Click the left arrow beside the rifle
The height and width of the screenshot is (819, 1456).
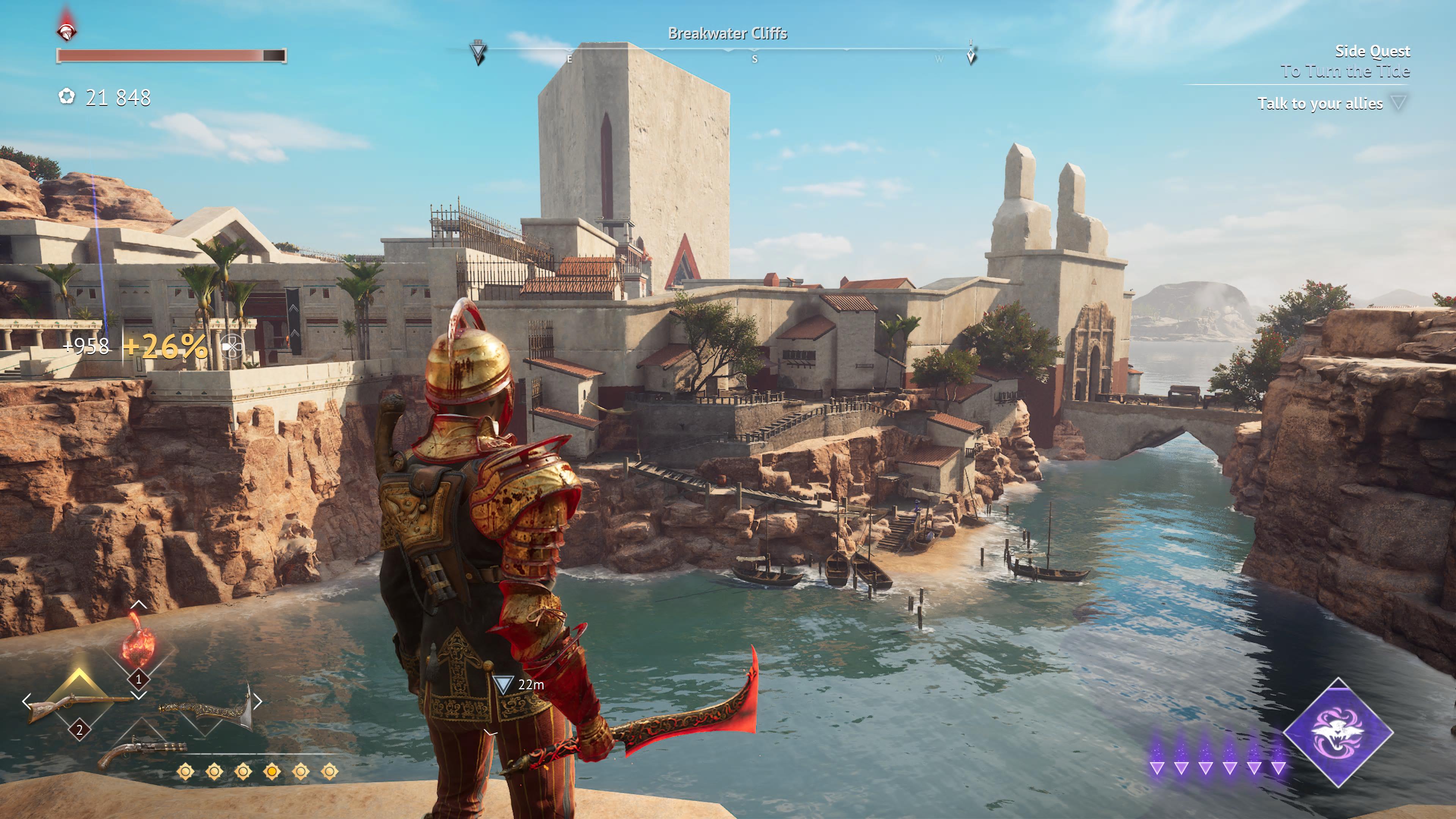tap(26, 702)
